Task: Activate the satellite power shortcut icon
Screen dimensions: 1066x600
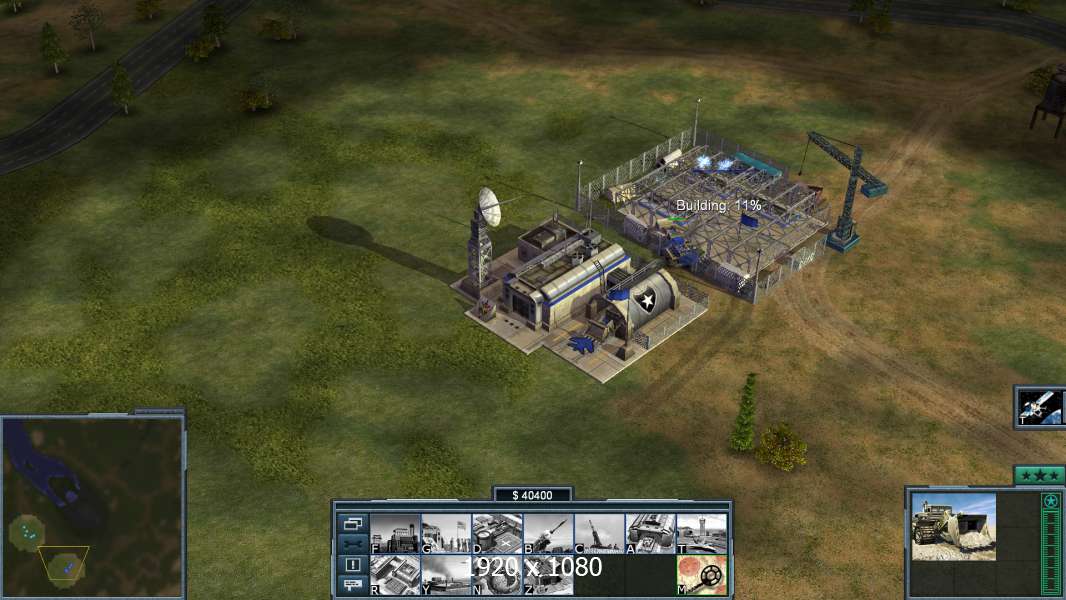Action: [x=1041, y=406]
